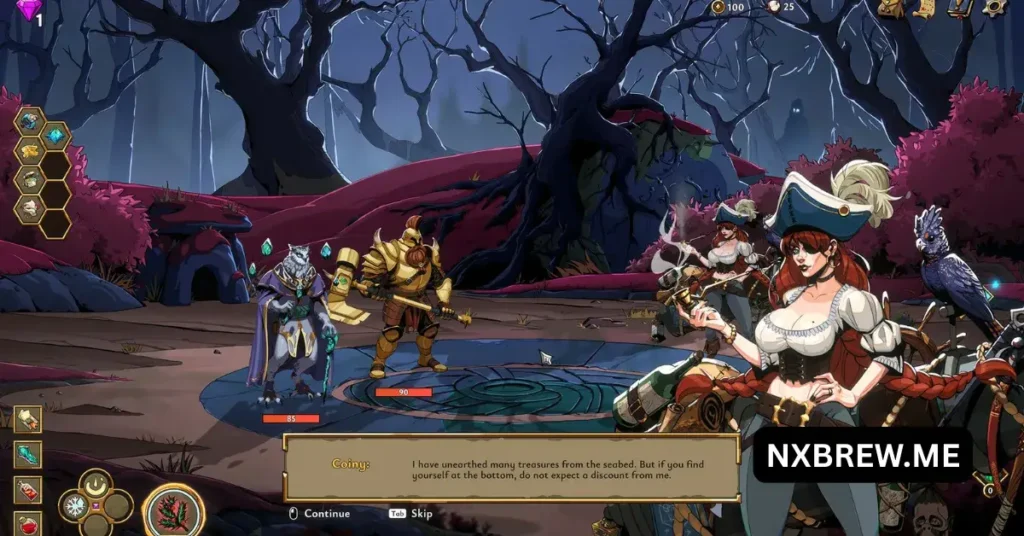Activate the snowflake frost ability

pyautogui.click(x=75, y=507)
